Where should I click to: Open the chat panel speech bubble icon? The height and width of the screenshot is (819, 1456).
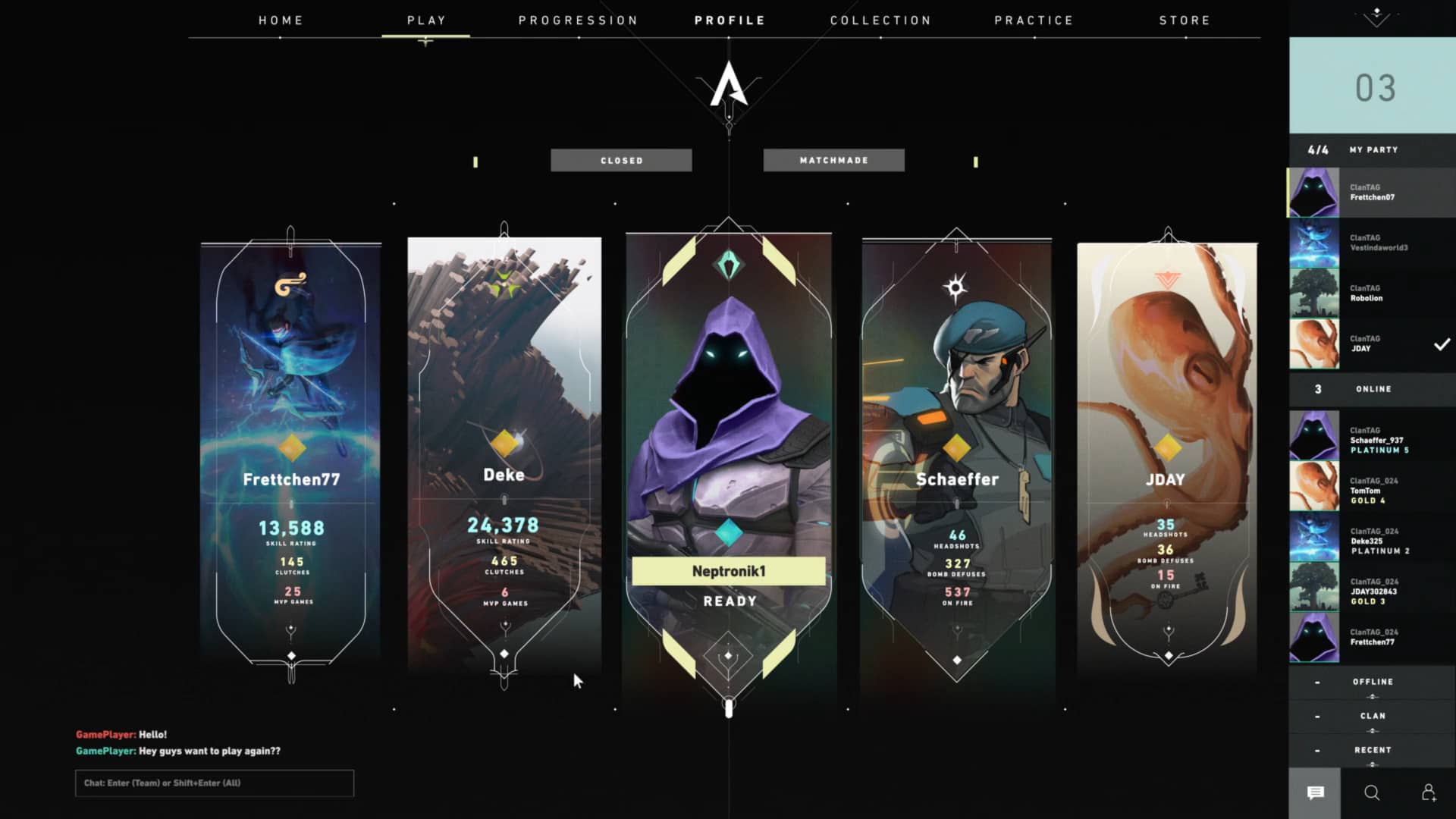pos(1315,793)
